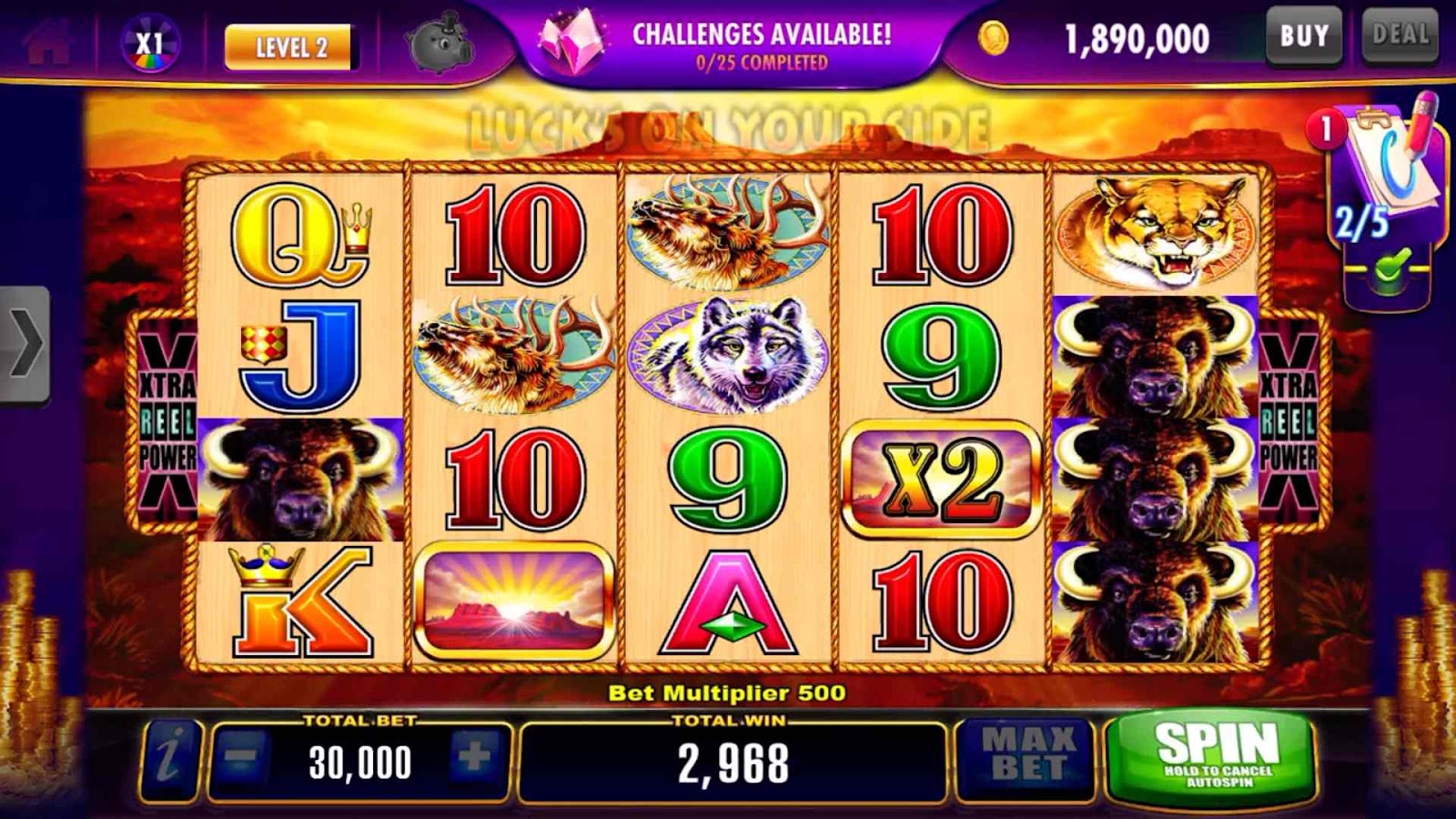The width and height of the screenshot is (1456, 819).
Task: Open the paytable info button
Action: [x=169, y=759]
